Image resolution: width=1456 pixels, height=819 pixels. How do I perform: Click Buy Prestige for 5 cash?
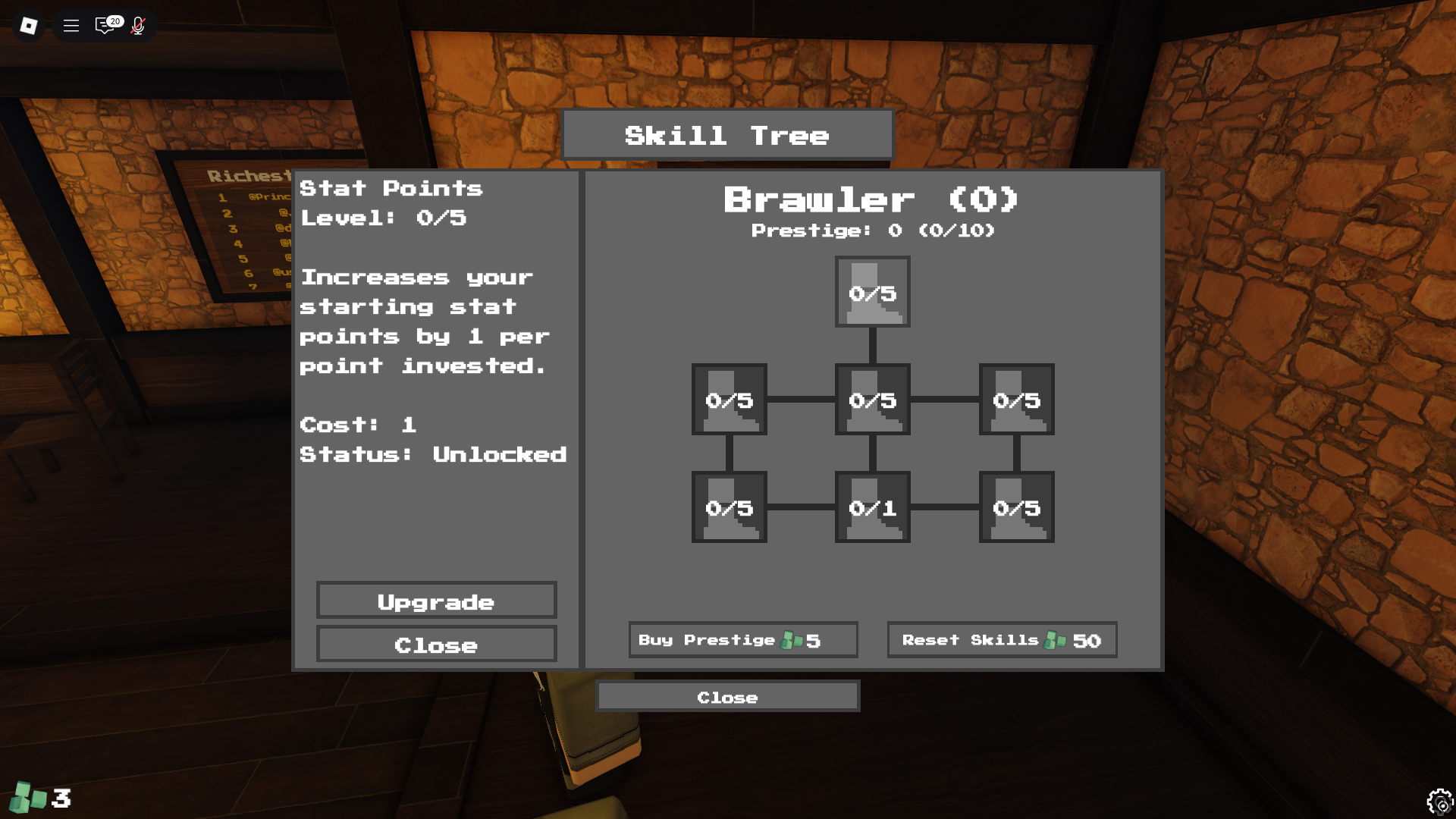pyautogui.click(x=742, y=639)
